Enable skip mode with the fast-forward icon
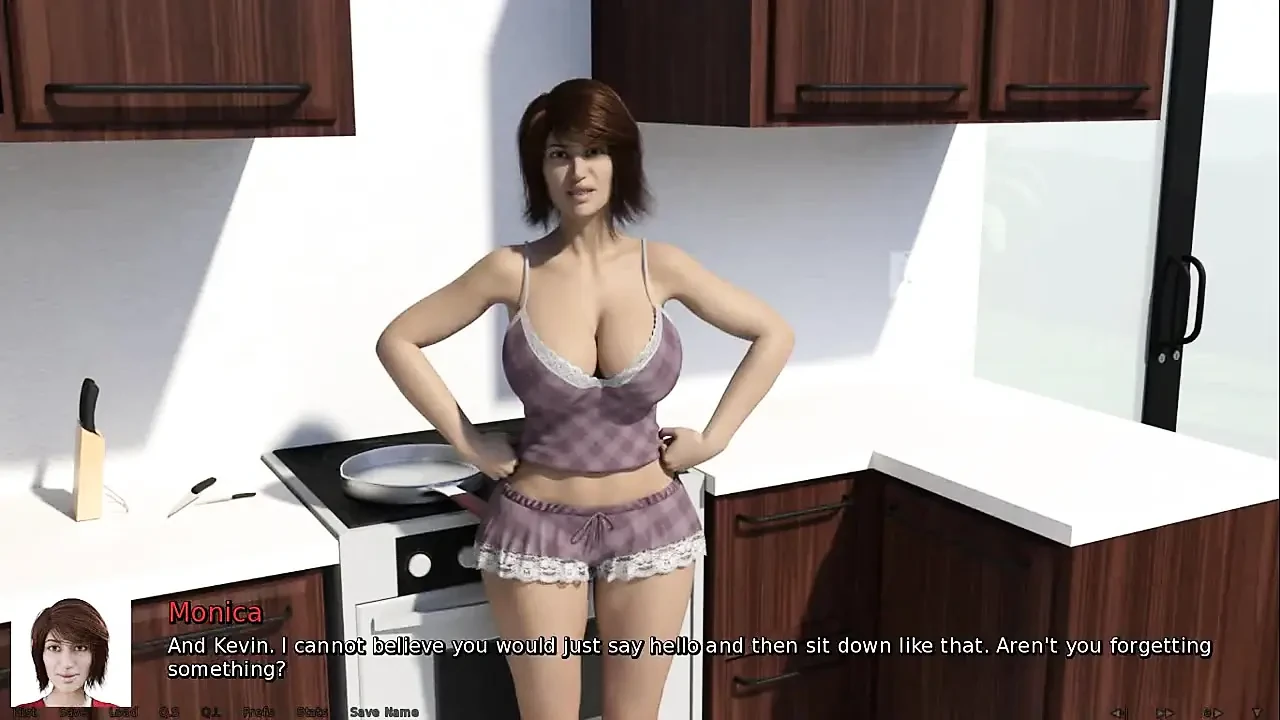The image size is (1280, 720). (x=1165, y=711)
